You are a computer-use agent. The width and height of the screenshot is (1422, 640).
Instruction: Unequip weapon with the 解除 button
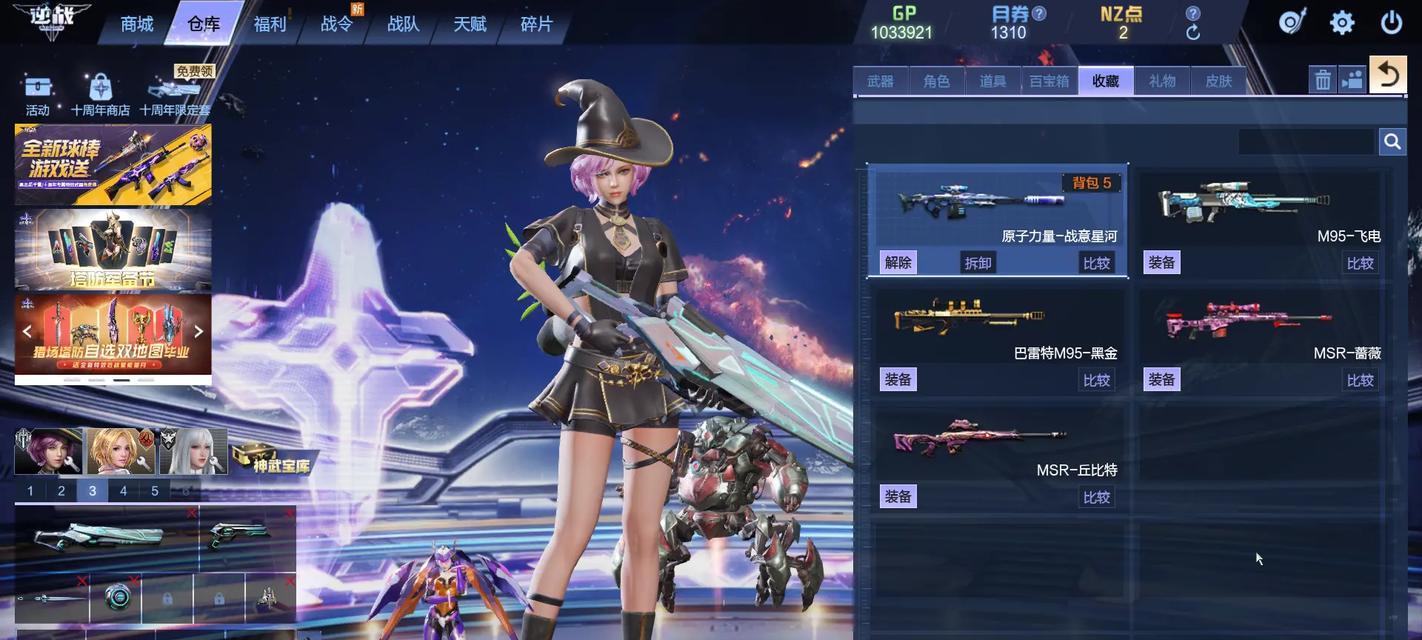[x=898, y=263]
